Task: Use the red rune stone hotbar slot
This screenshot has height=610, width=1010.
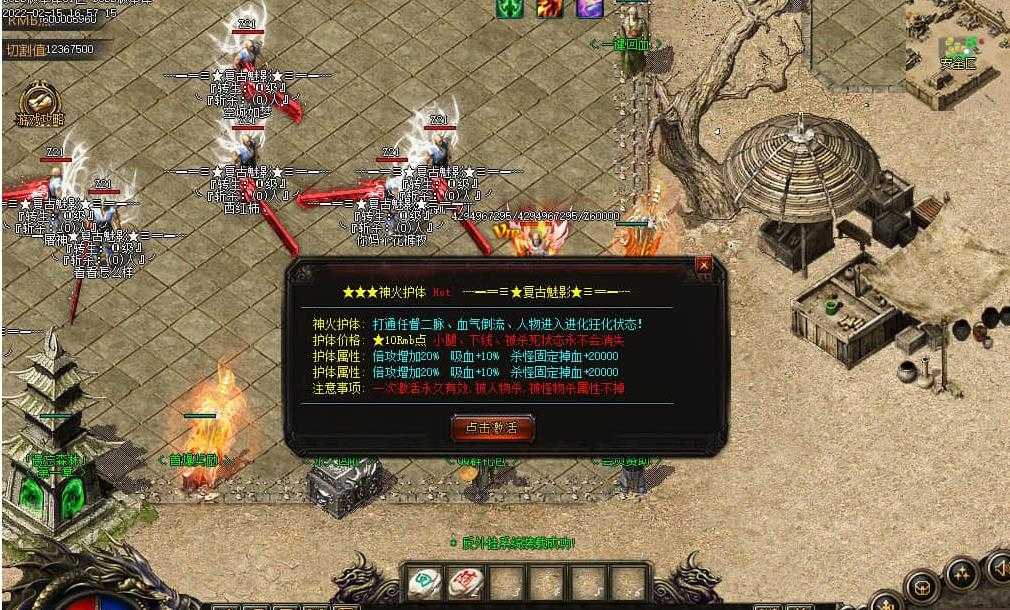Action: click(x=465, y=582)
